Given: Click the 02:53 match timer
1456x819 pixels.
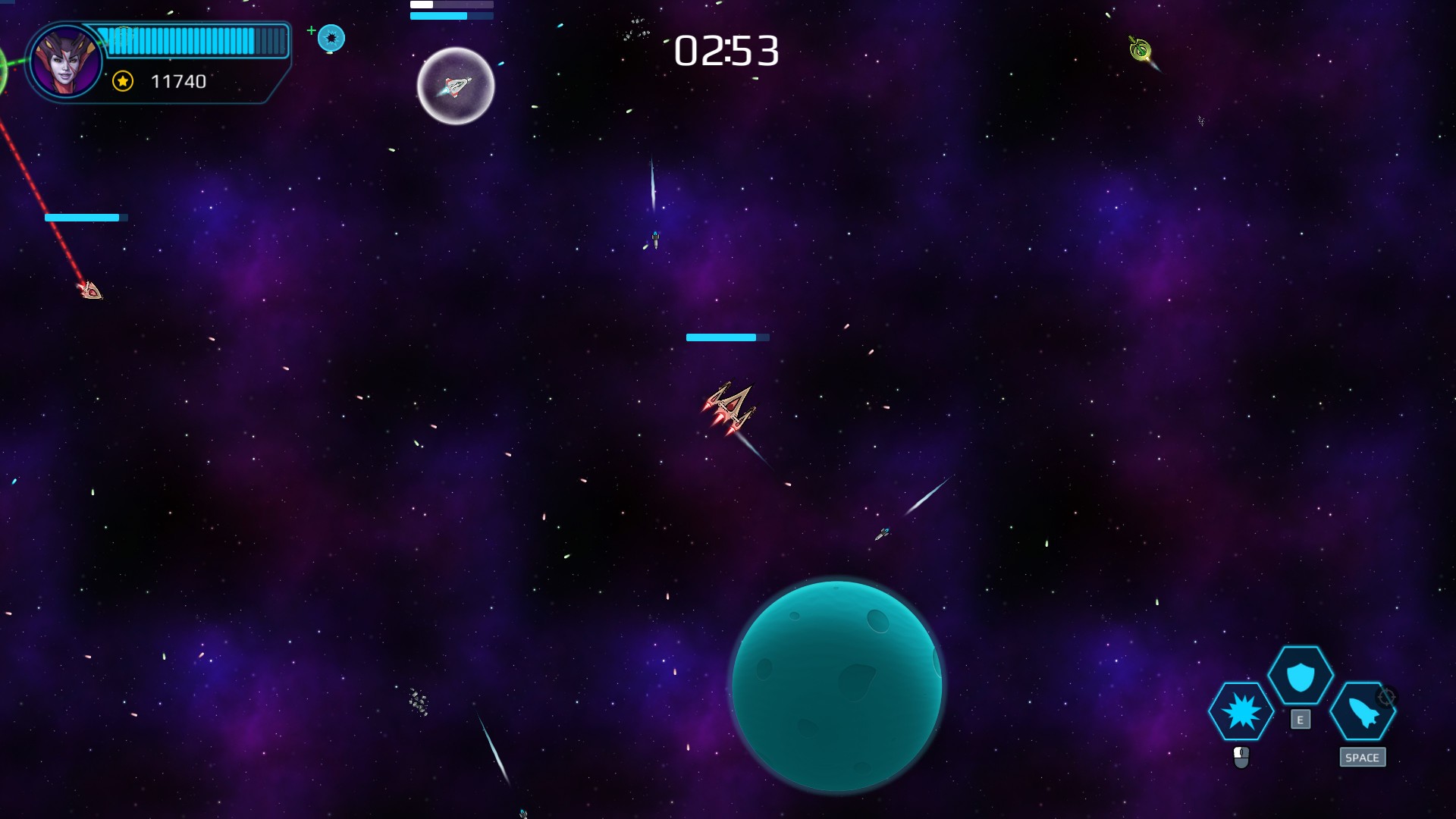Looking at the screenshot, I should click(726, 52).
